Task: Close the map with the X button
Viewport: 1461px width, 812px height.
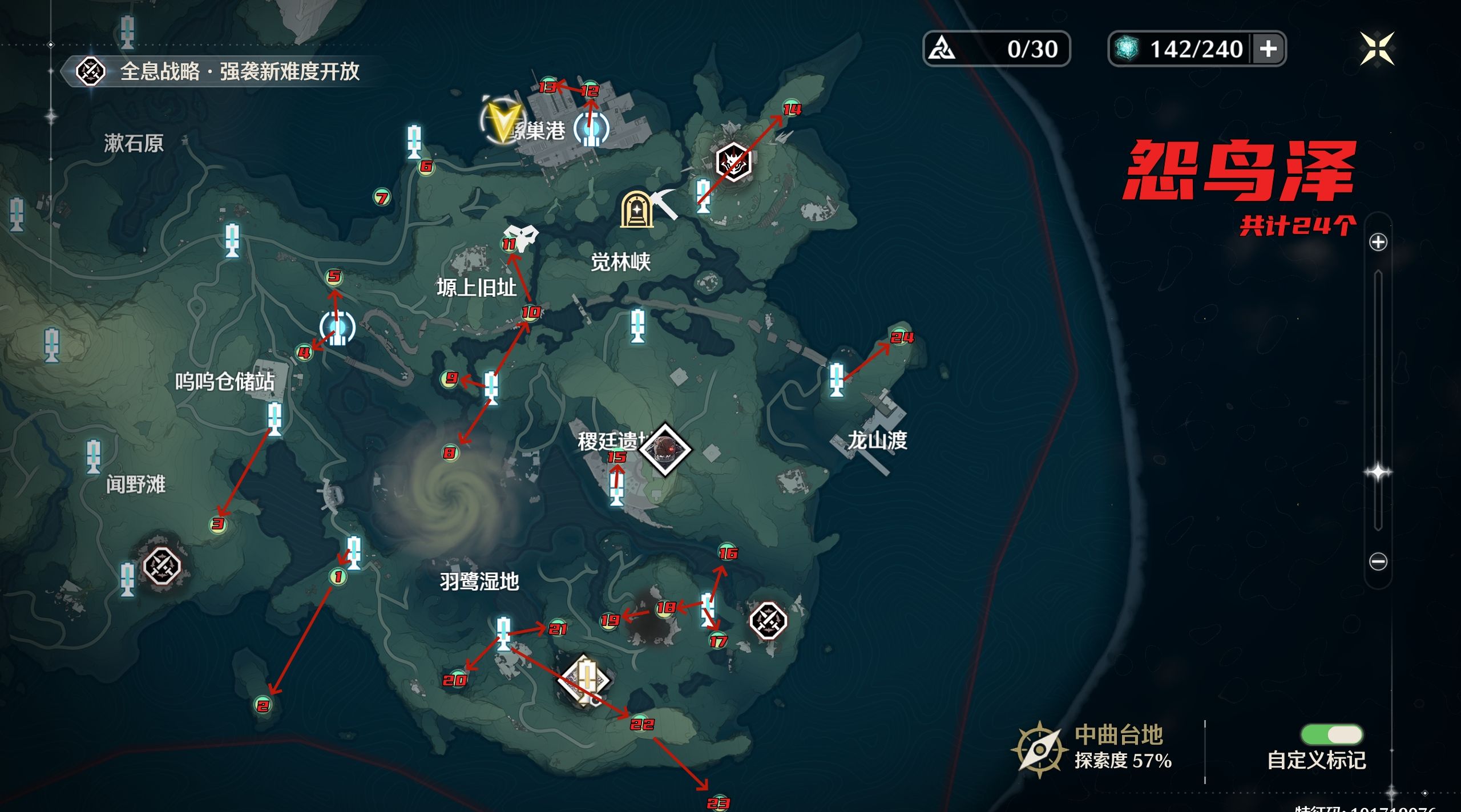Action: pyautogui.click(x=1377, y=49)
